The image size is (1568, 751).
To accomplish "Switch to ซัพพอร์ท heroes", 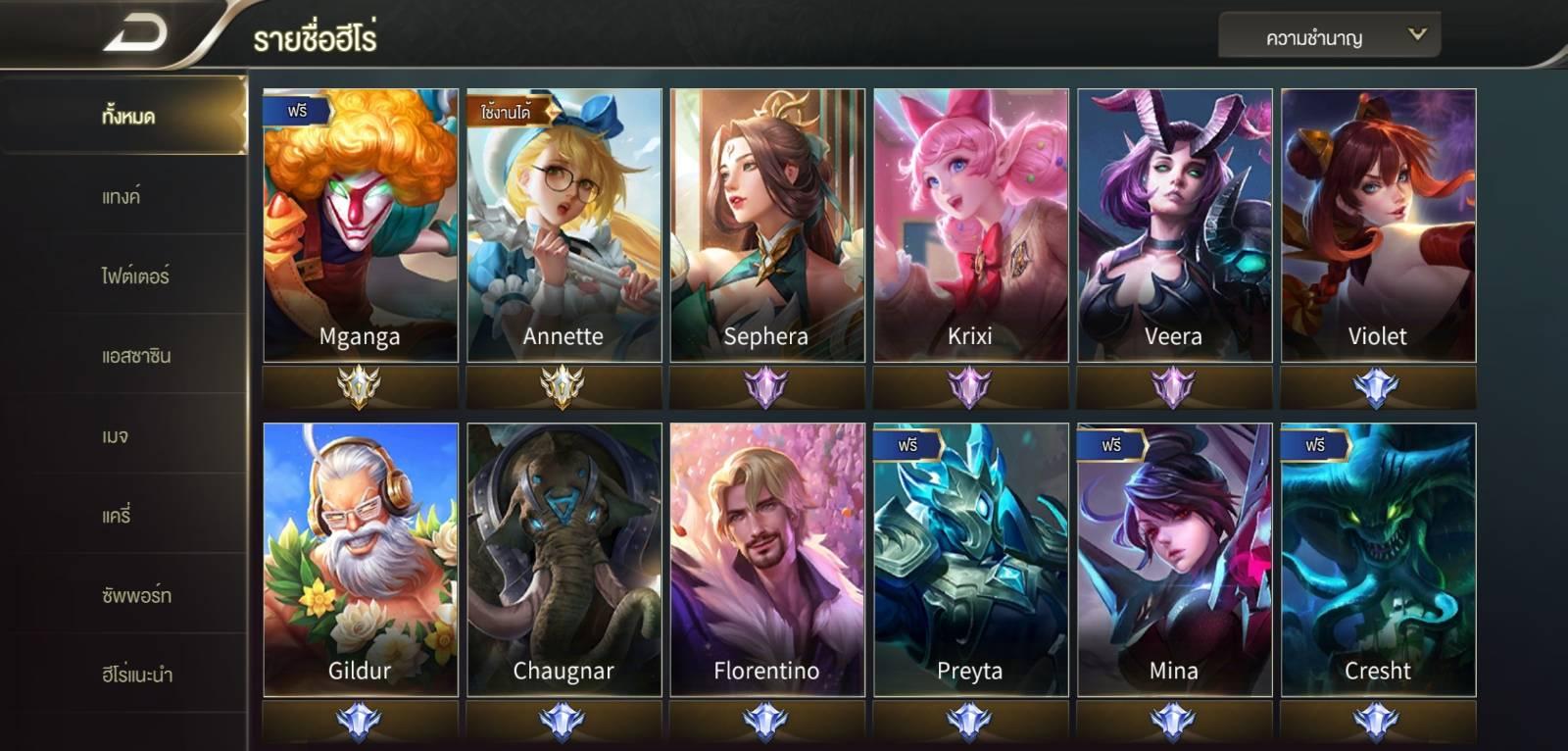I will pos(135,595).
